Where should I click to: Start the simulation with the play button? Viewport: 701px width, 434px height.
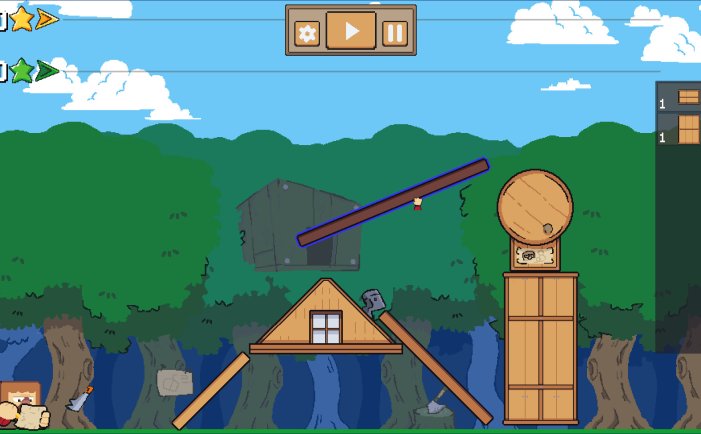point(351,31)
